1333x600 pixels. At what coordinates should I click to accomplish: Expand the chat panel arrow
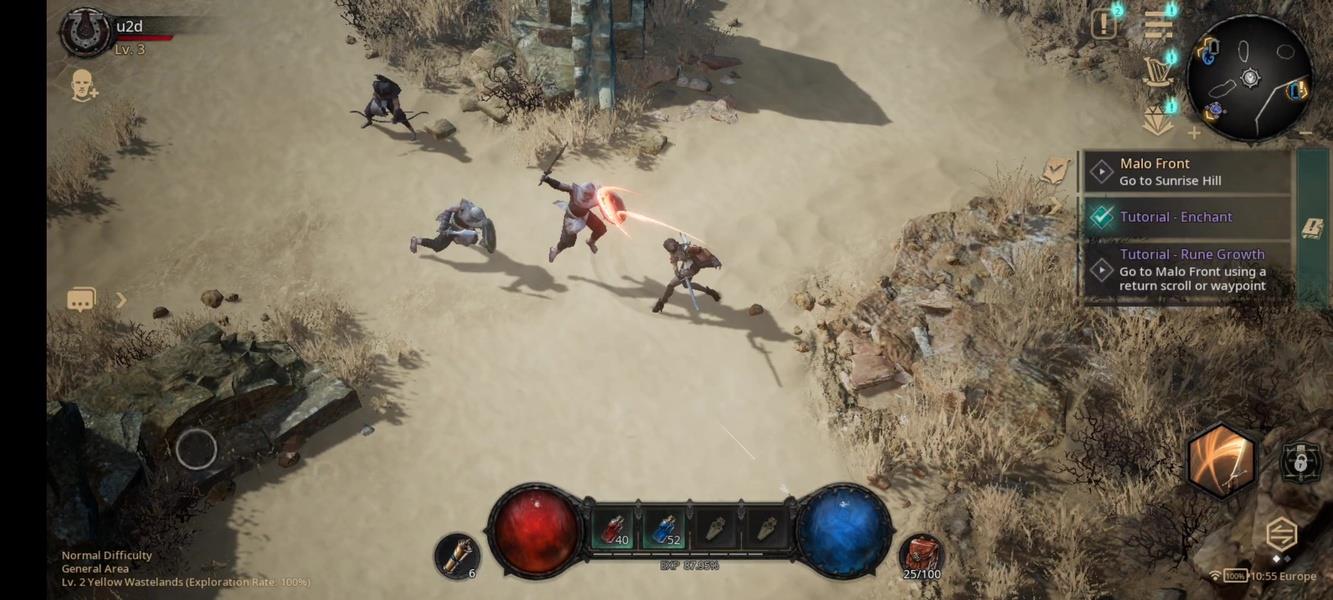pyautogui.click(x=121, y=300)
